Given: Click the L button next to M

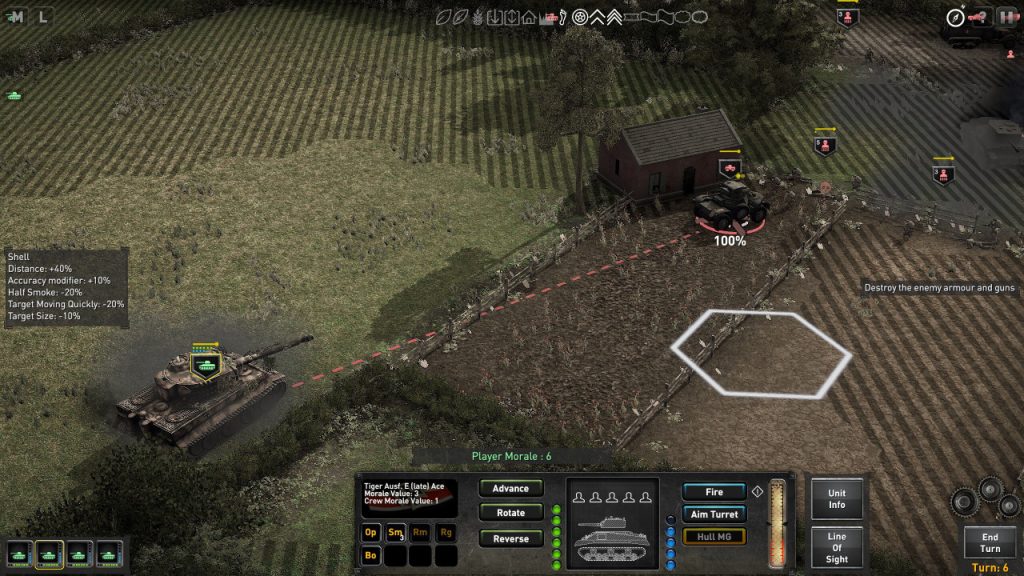Looking at the screenshot, I should point(42,16).
